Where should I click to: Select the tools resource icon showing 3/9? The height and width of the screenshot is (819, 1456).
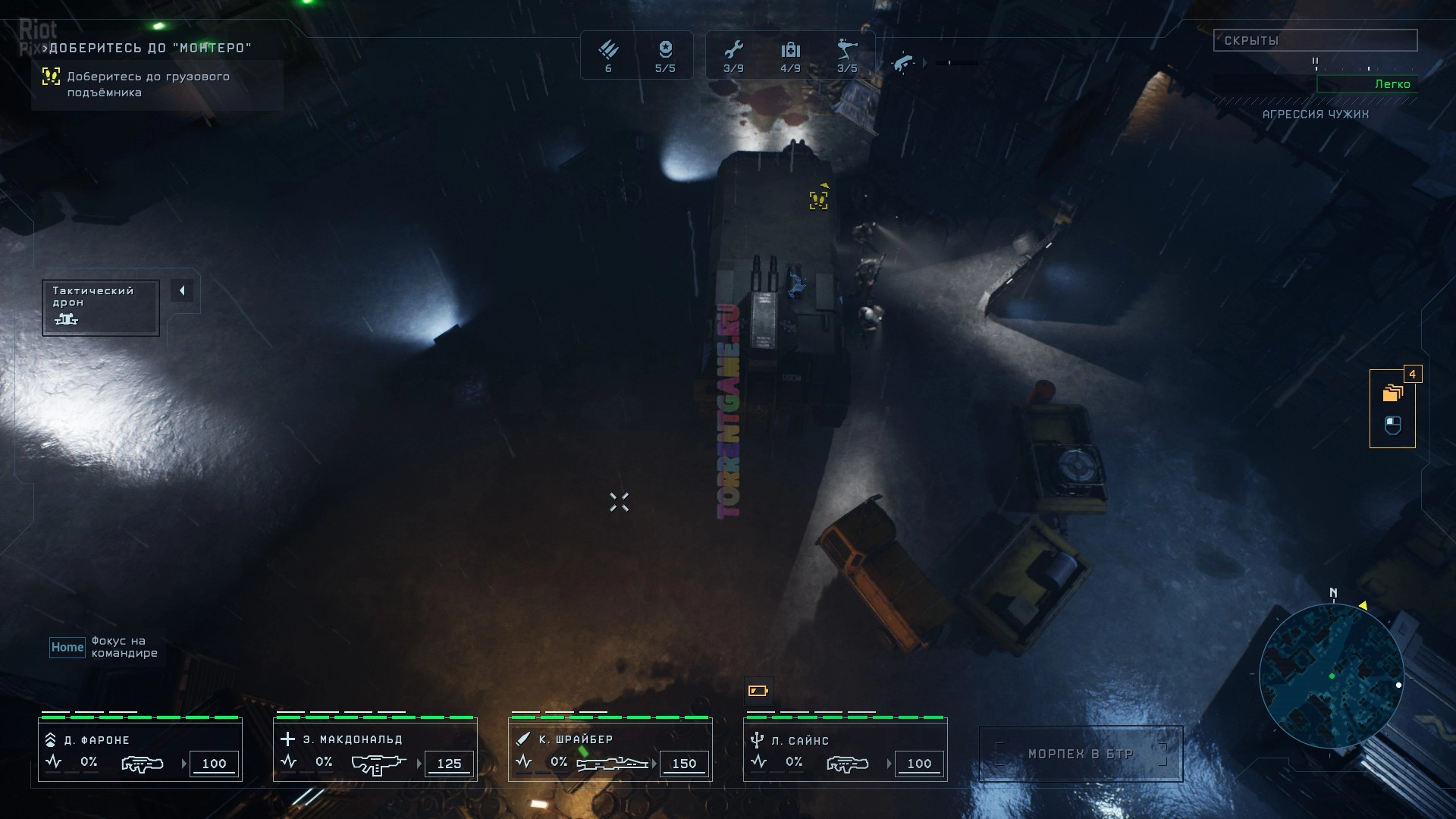(x=733, y=55)
